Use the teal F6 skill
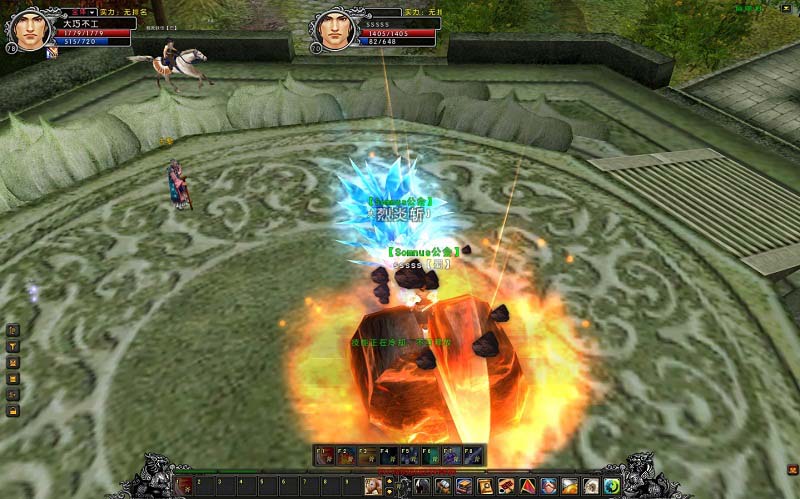 pyautogui.click(x=430, y=455)
